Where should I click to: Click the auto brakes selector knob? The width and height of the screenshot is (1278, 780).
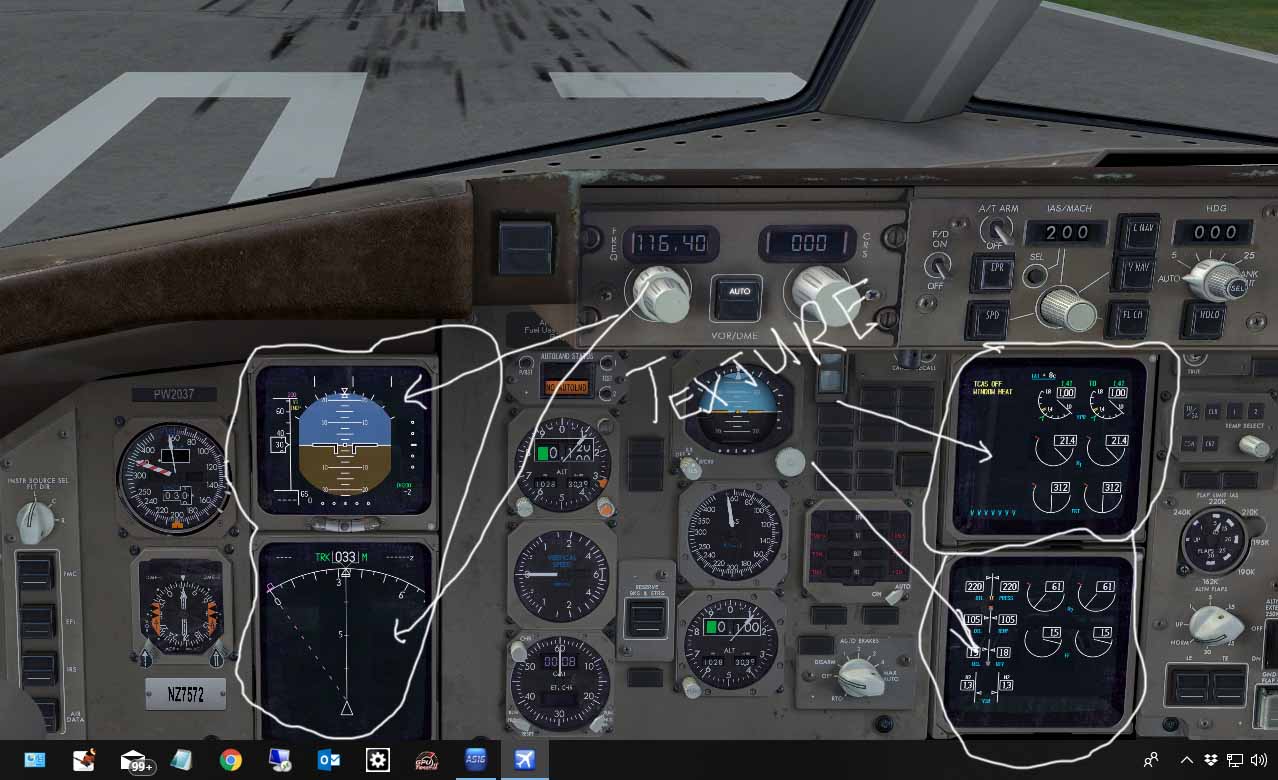[x=859, y=677]
